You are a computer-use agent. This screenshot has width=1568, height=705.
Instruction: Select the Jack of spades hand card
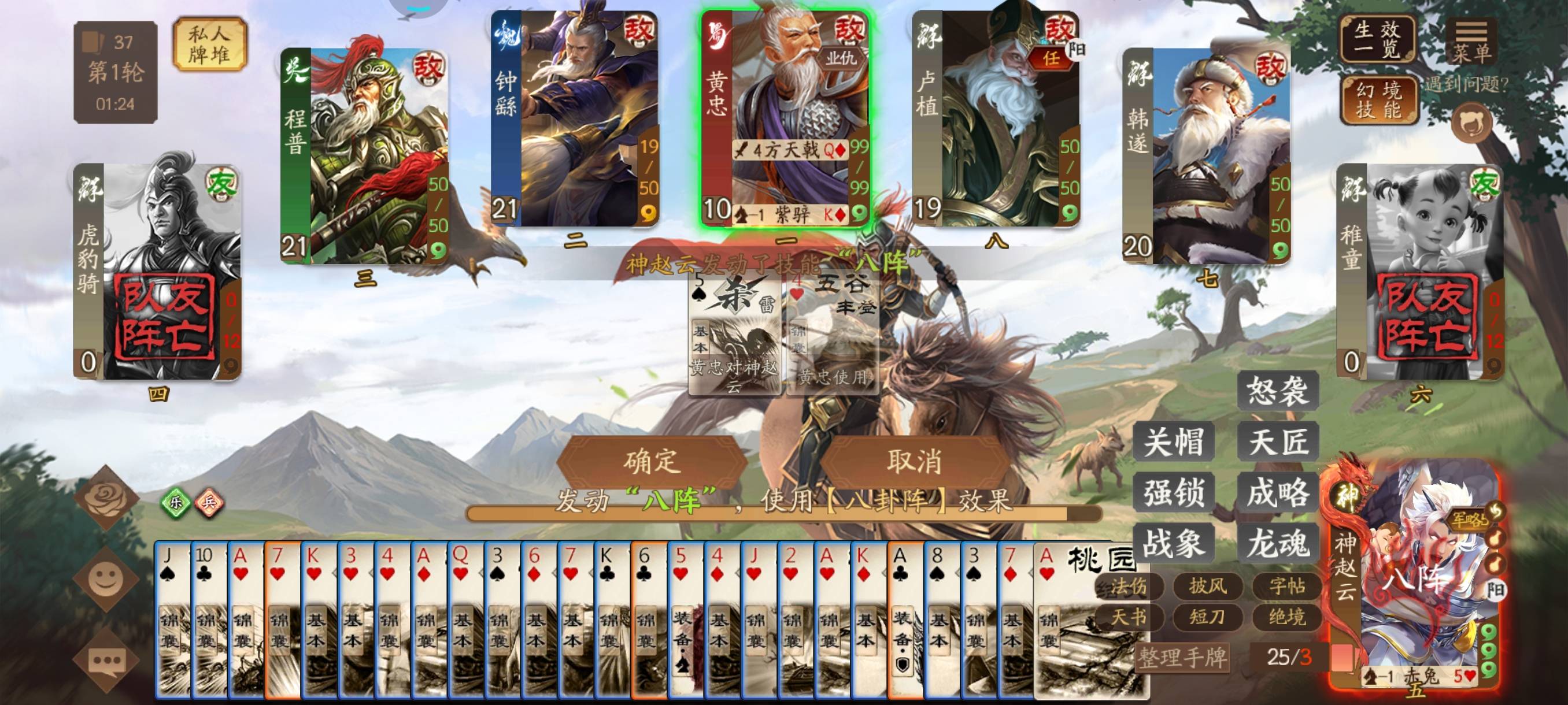[172, 621]
